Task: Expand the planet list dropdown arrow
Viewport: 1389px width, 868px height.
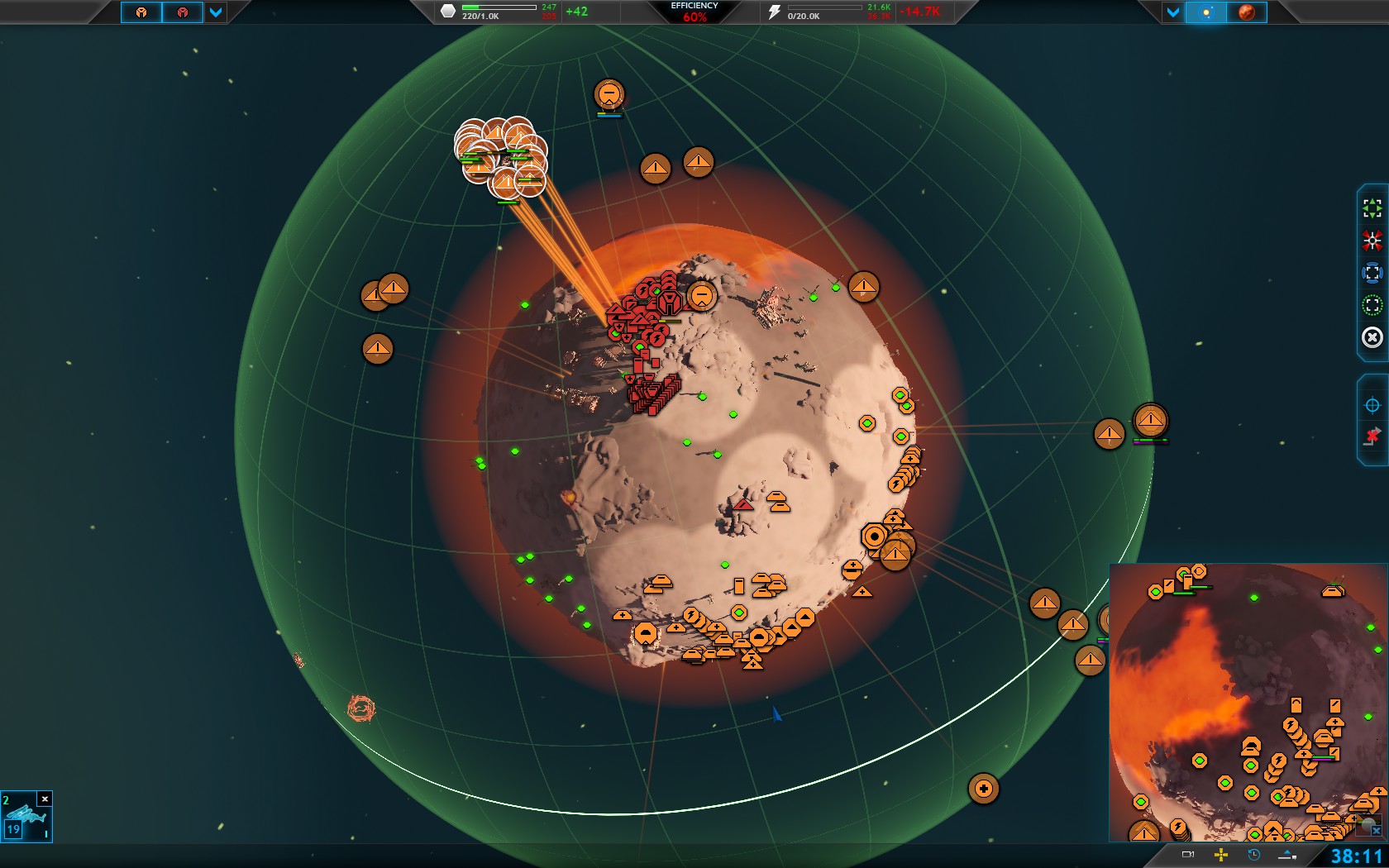Action: coord(1172,12)
